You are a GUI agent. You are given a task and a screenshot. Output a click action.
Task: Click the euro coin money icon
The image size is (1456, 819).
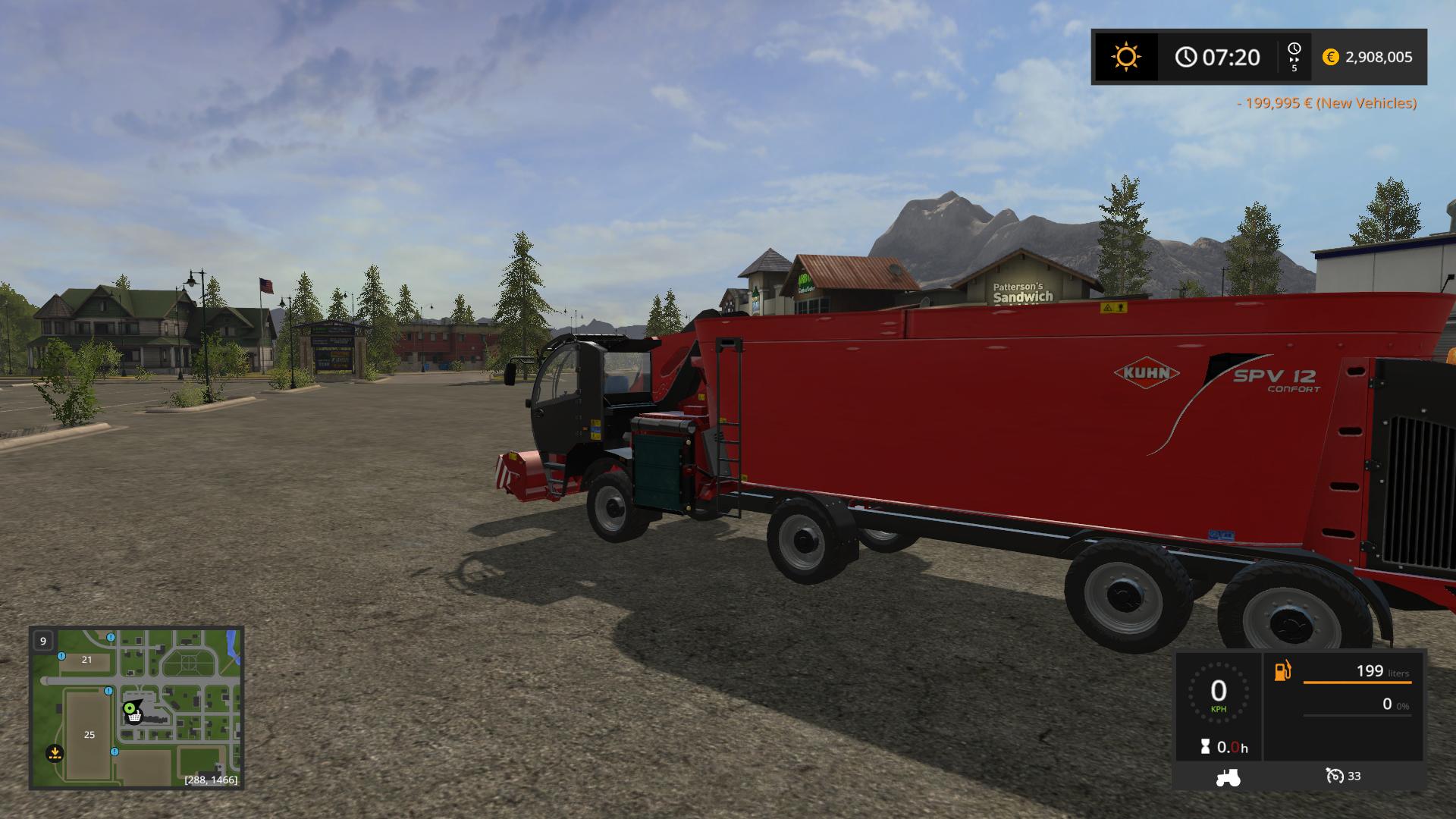[1330, 57]
